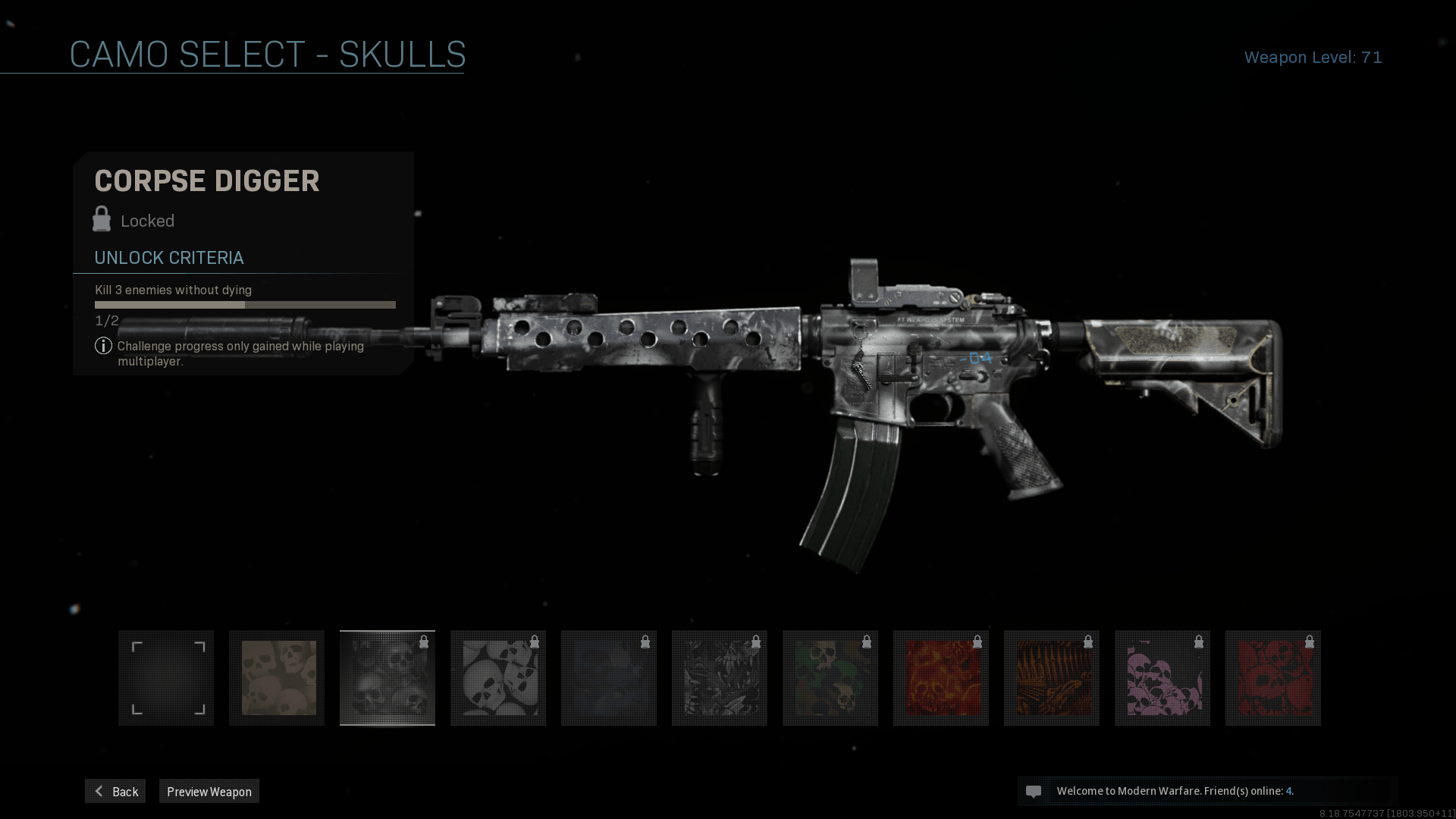
Task: Click the Preview Weapon button
Action: (209, 791)
